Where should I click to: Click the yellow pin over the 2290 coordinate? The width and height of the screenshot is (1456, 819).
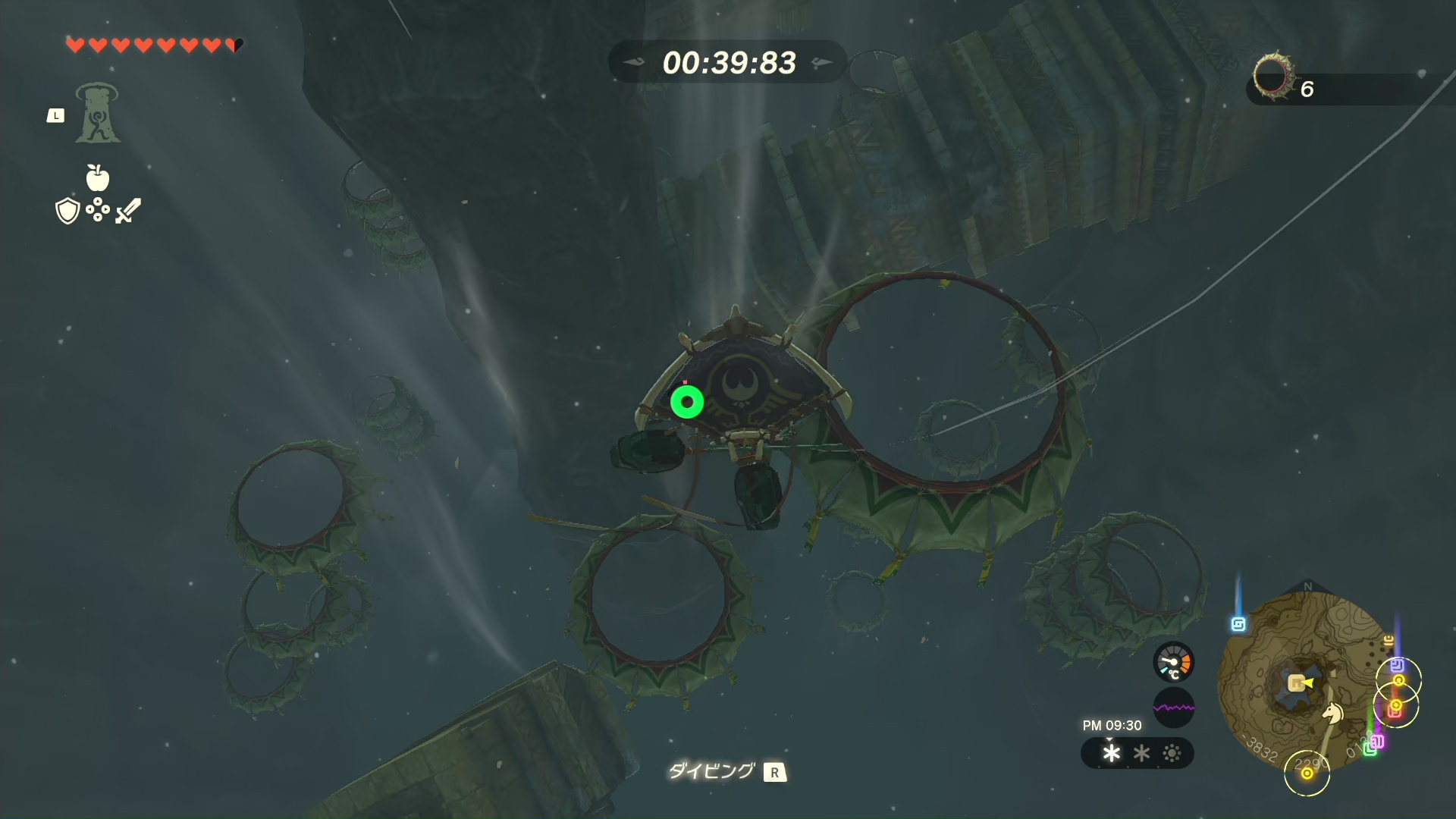(x=1307, y=773)
